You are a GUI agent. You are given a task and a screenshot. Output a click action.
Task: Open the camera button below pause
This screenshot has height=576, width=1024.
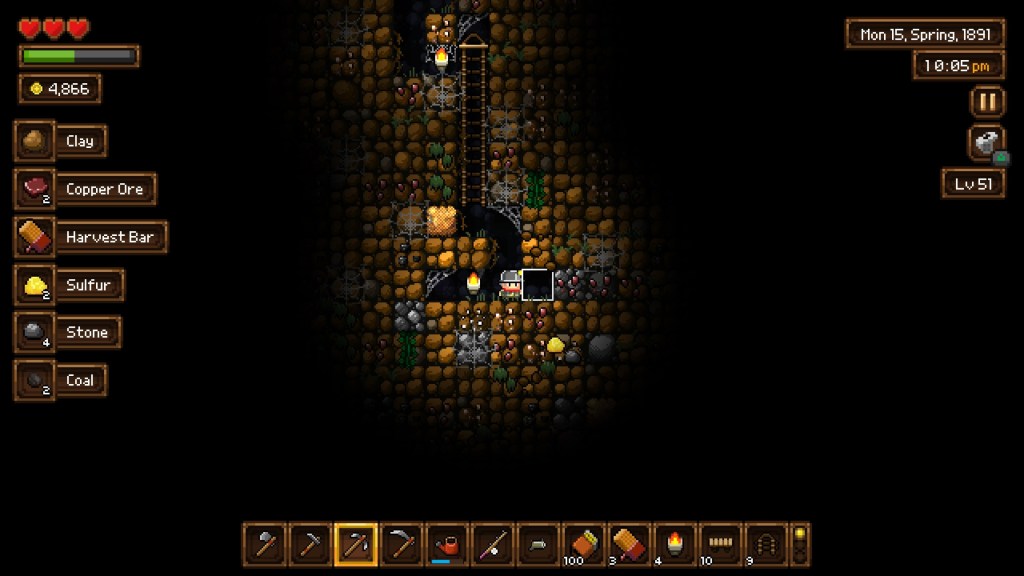[x=987, y=143]
